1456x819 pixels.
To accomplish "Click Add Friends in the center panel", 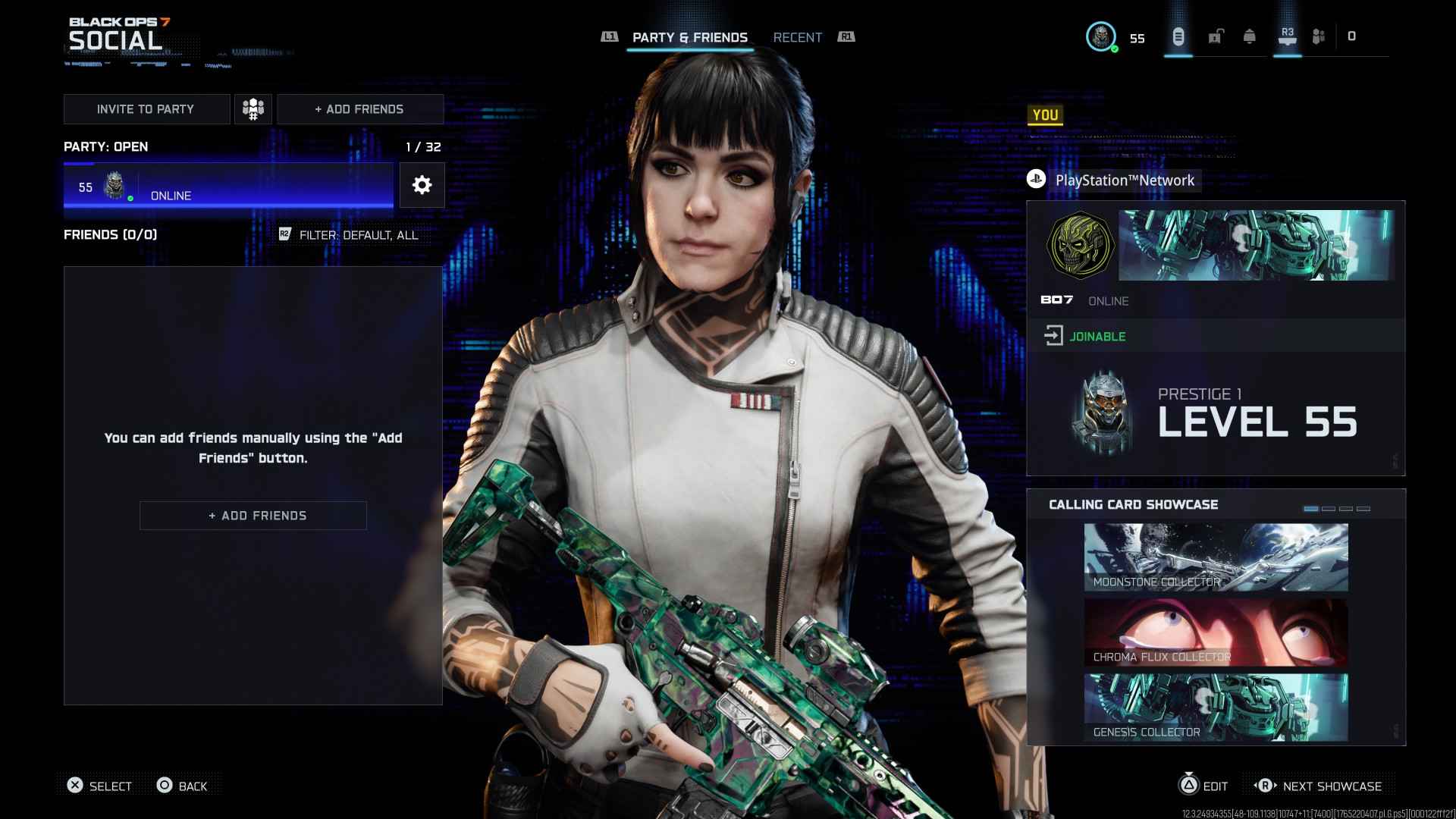I will tap(253, 515).
